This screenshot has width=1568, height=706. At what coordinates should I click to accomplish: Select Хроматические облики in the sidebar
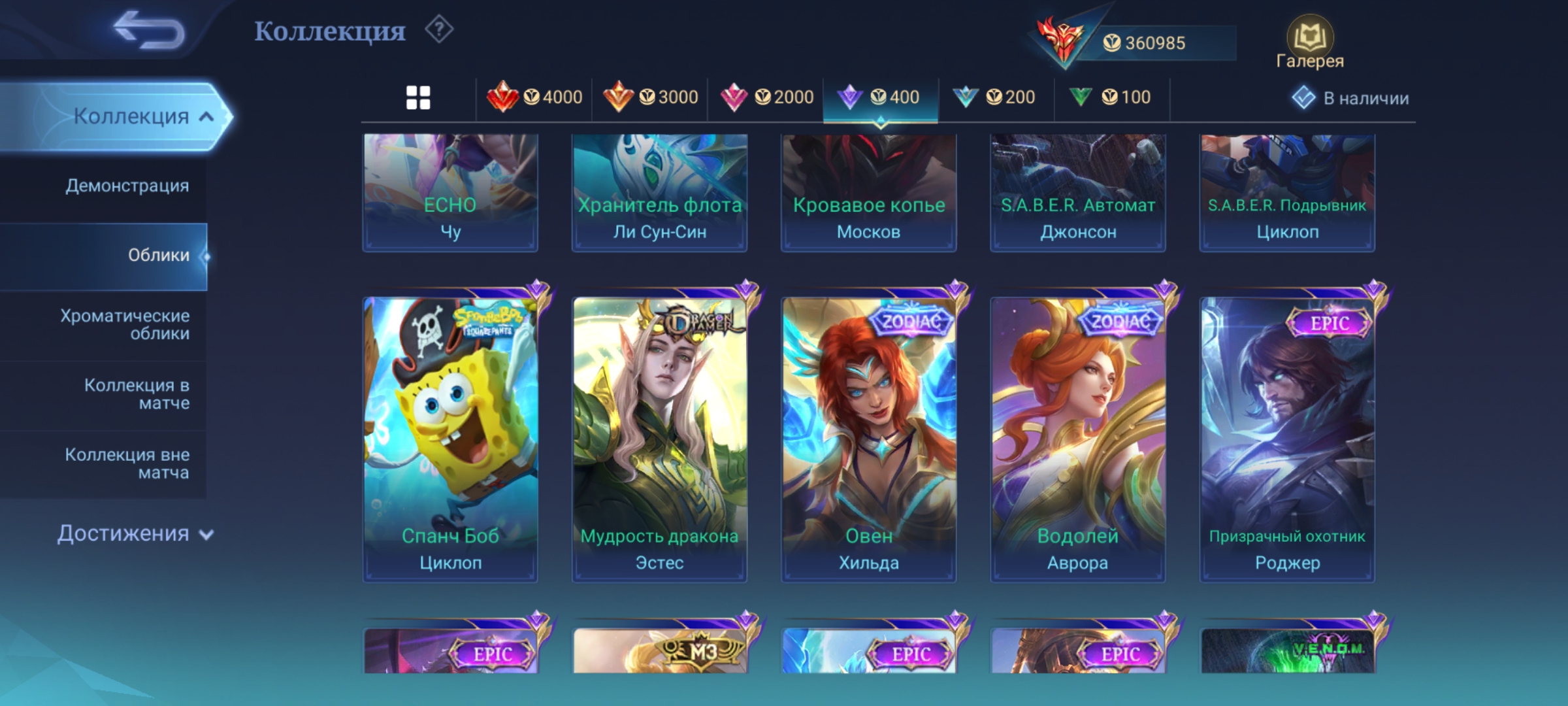coord(124,324)
